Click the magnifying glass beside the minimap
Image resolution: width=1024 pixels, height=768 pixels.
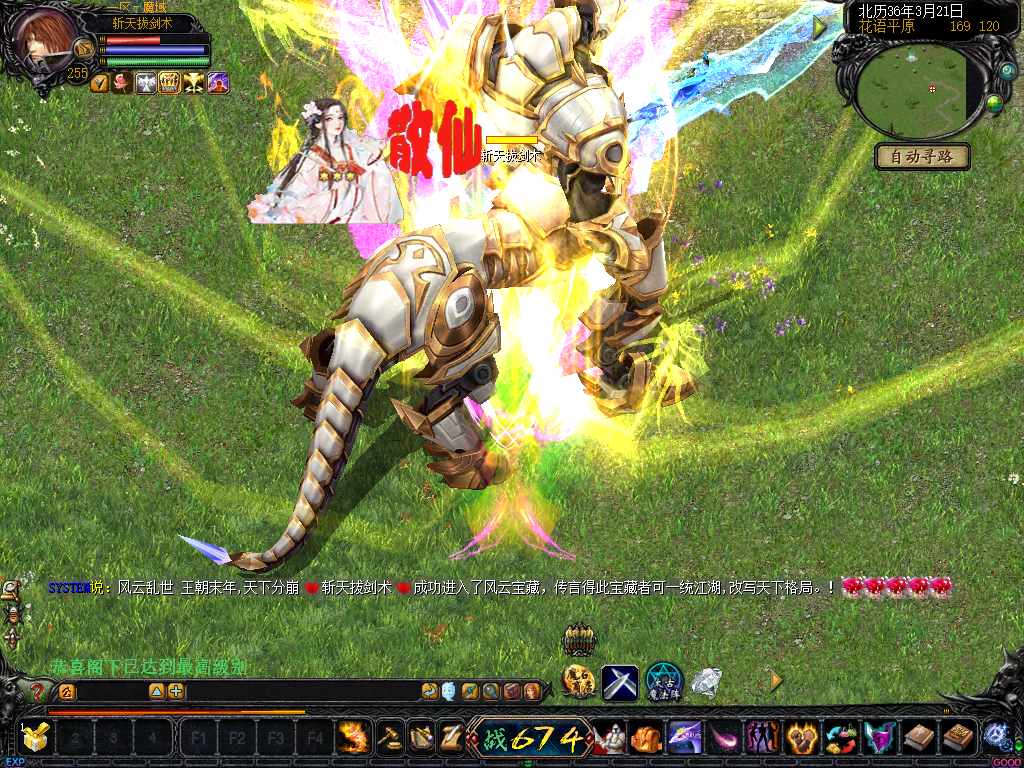click(1005, 71)
